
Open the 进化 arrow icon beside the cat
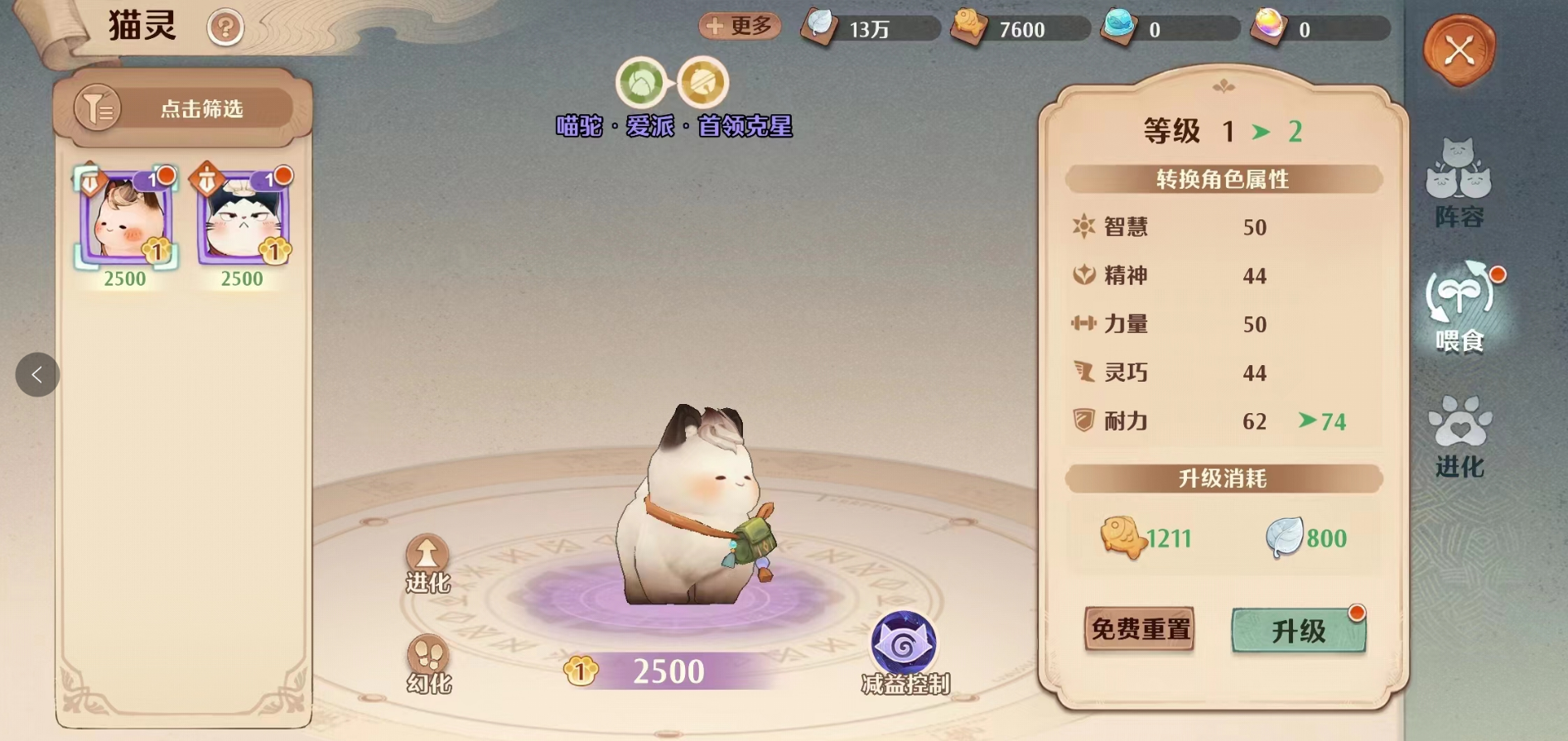tap(427, 563)
